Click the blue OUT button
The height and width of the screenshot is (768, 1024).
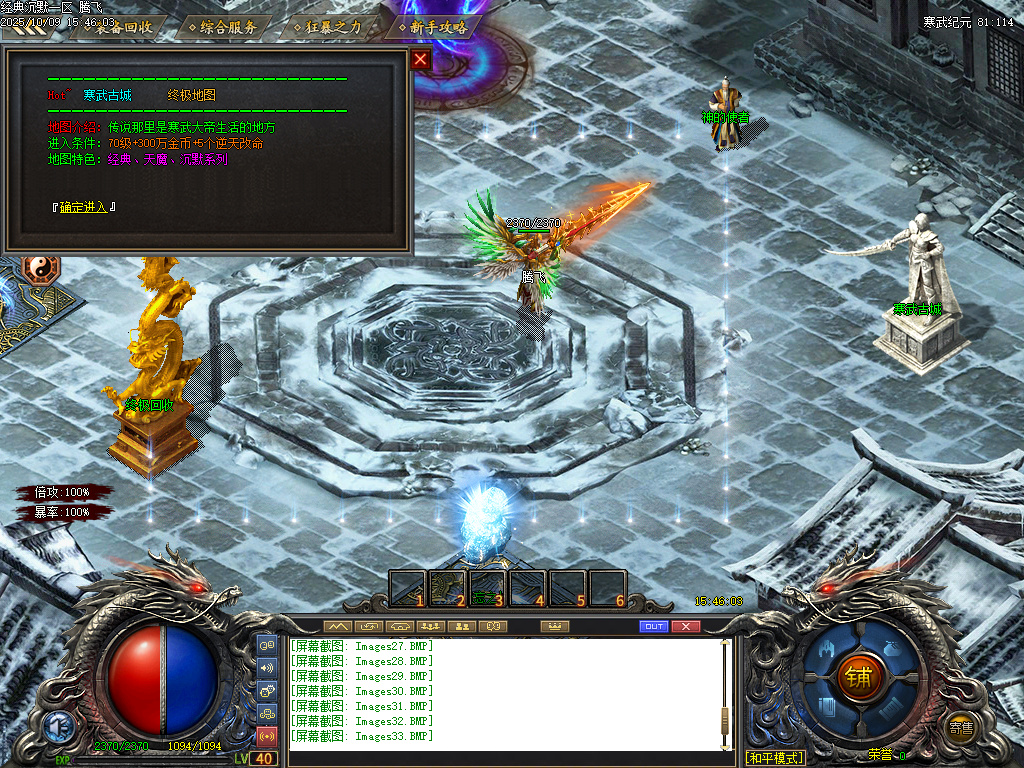click(x=653, y=626)
